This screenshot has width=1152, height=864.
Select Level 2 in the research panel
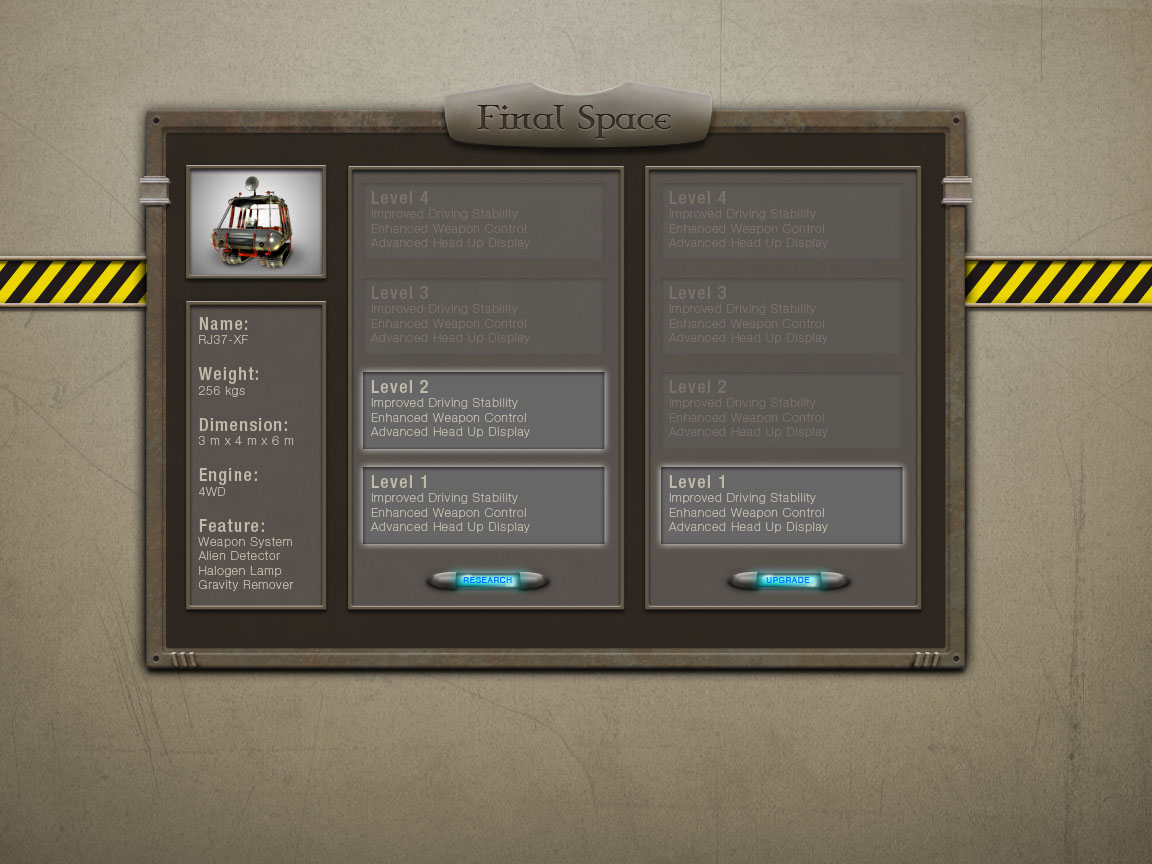(x=484, y=410)
